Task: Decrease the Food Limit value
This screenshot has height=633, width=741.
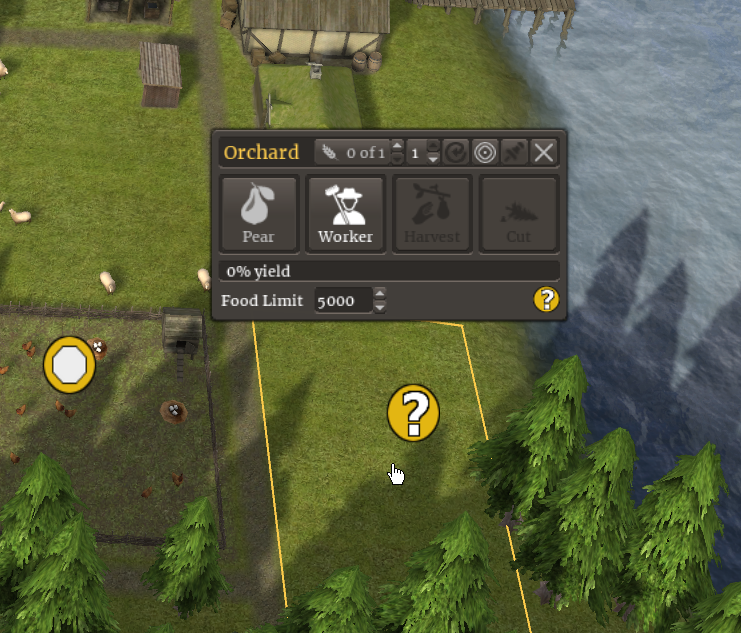Action: coord(380,306)
